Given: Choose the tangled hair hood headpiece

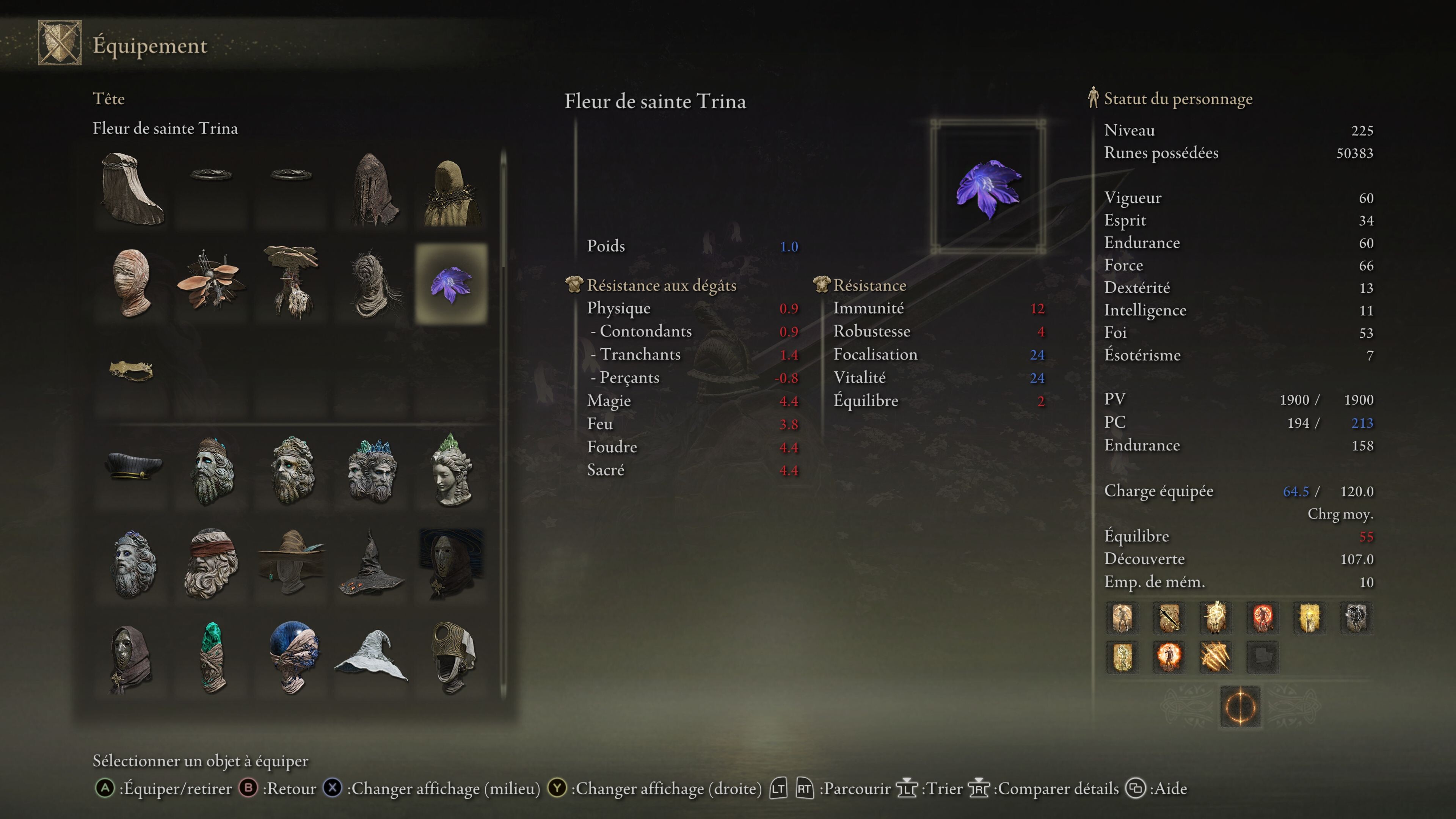Looking at the screenshot, I should [371, 282].
